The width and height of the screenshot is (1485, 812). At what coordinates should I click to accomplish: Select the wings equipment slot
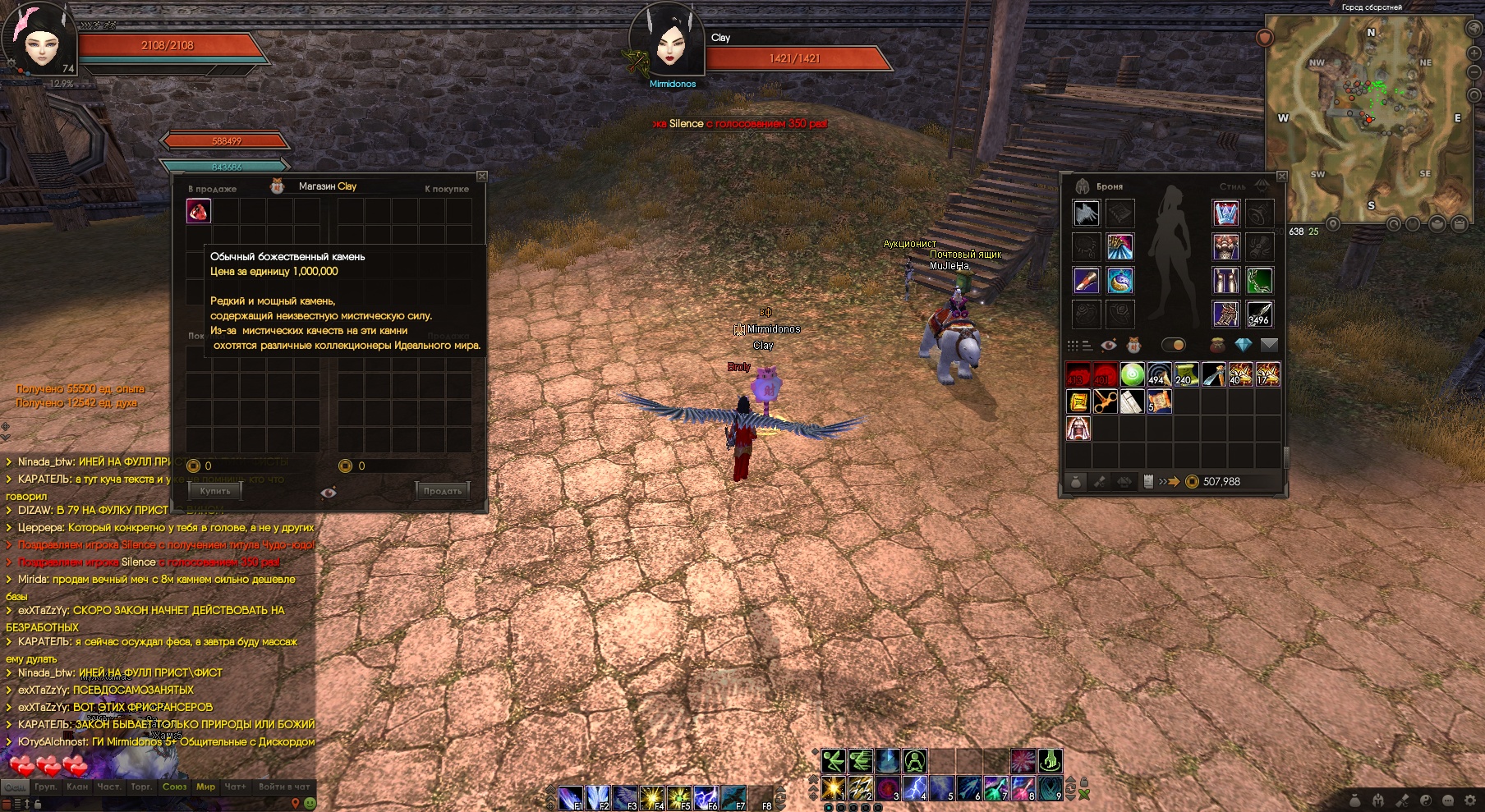(1086, 213)
